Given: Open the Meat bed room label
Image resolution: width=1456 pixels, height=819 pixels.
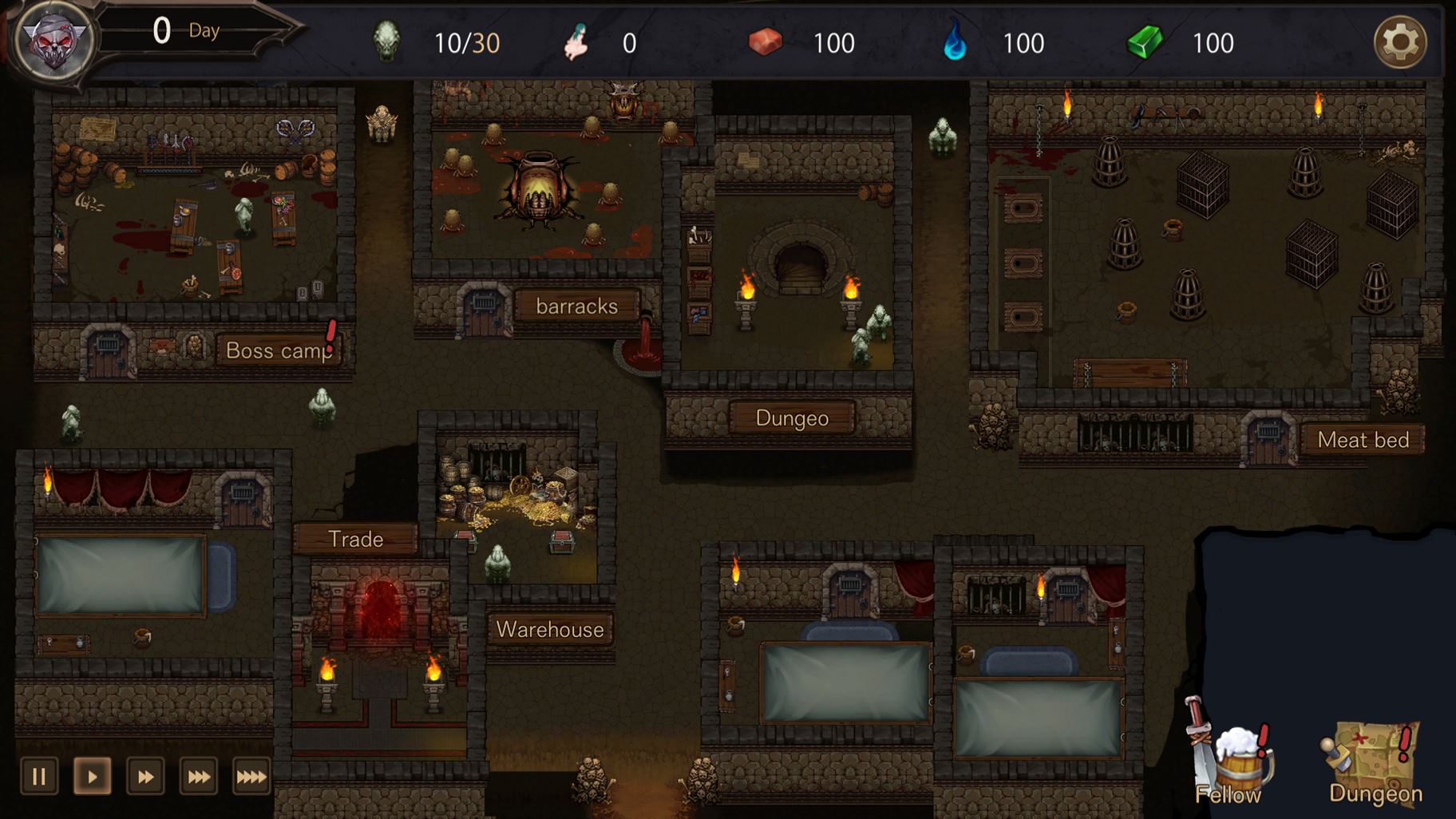Looking at the screenshot, I should [x=1362, y=440].
